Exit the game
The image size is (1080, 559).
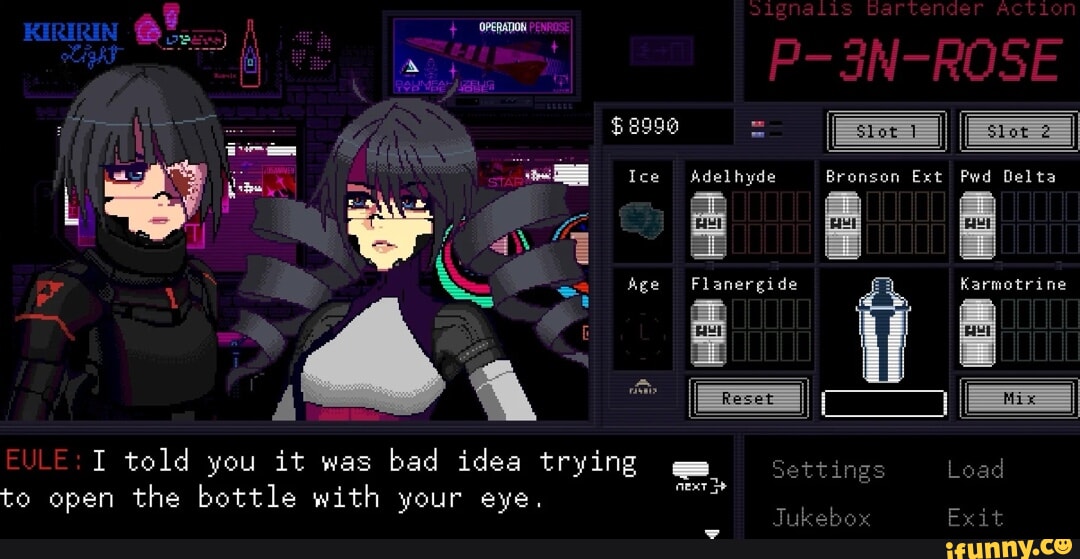tap(975, 517)
